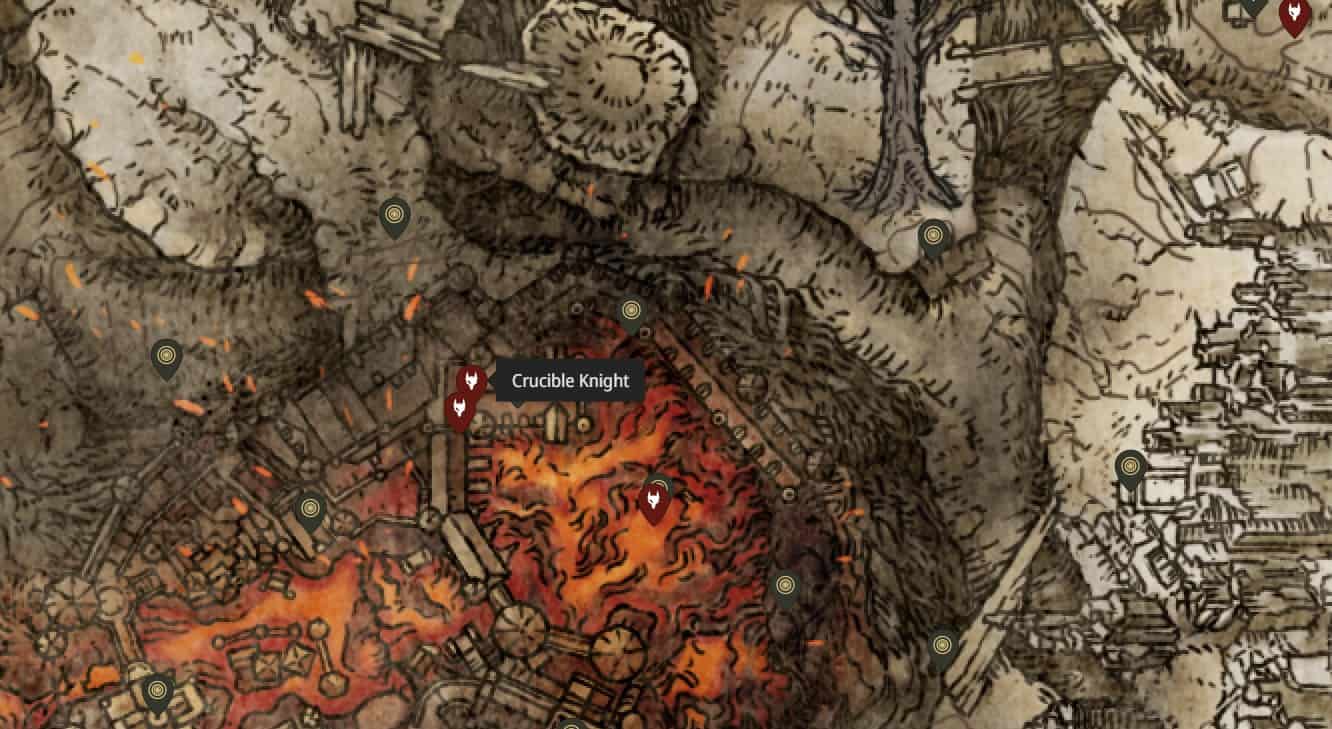Viewport: 1332px width, 729px height.
Task: Select the grace marker beside the great tree trunk
Action: (933, 238)
